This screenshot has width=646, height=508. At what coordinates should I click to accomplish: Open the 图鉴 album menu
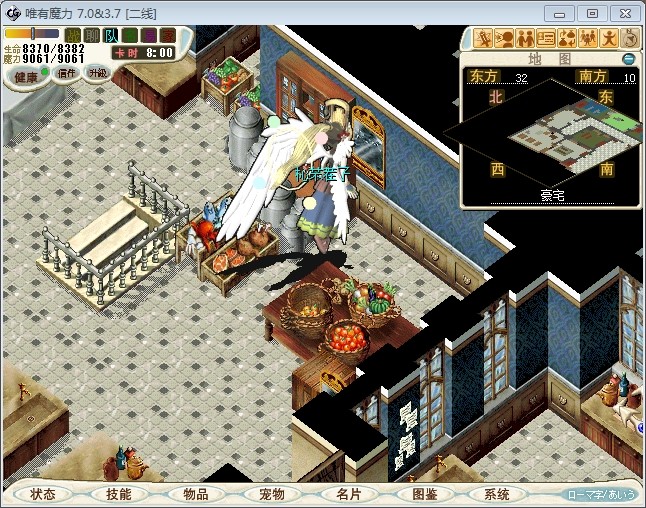point(424,494)
